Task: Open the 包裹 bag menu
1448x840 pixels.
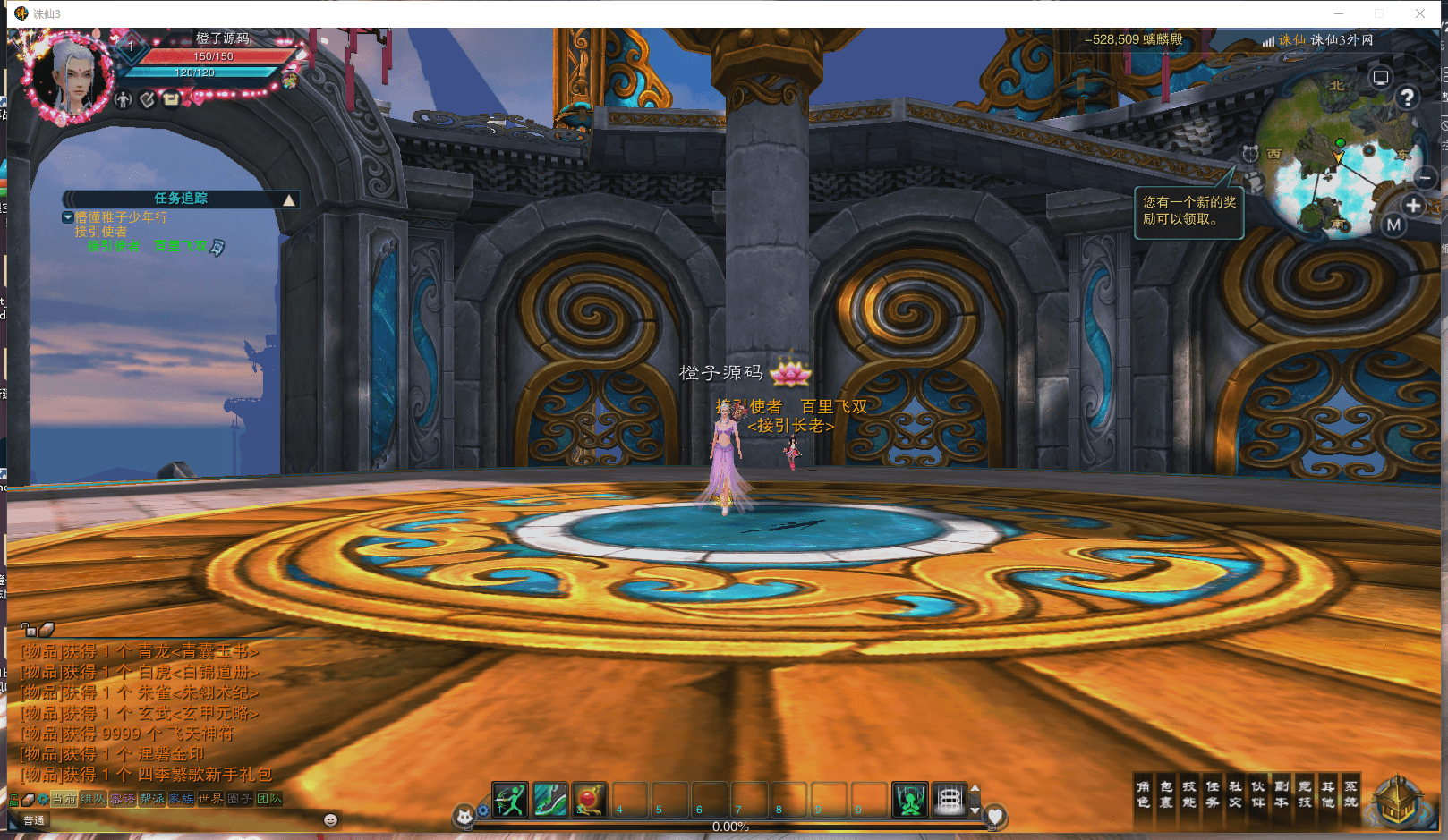Action: click(1166, 794)
